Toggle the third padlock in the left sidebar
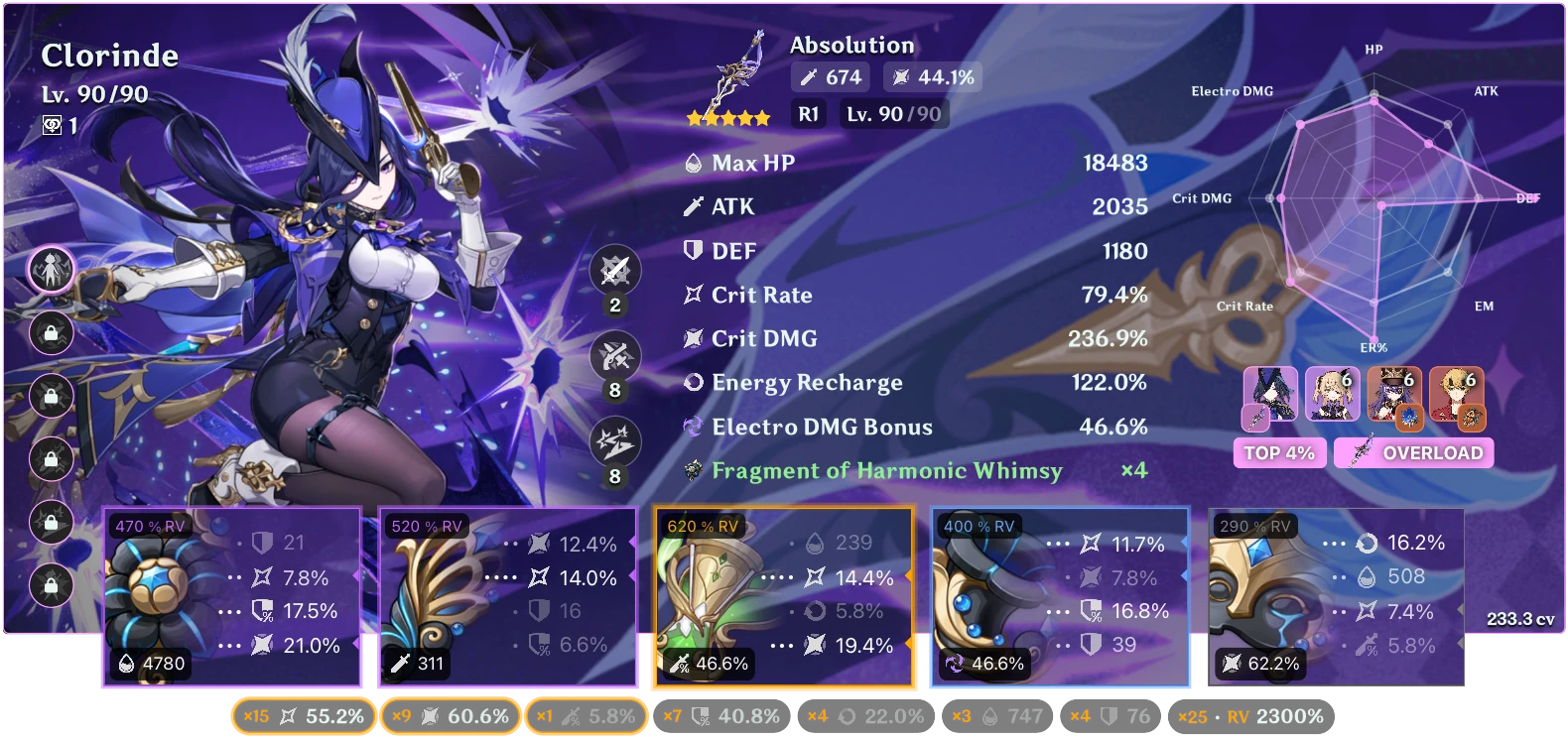The image size is (1568, 741). 51,458
